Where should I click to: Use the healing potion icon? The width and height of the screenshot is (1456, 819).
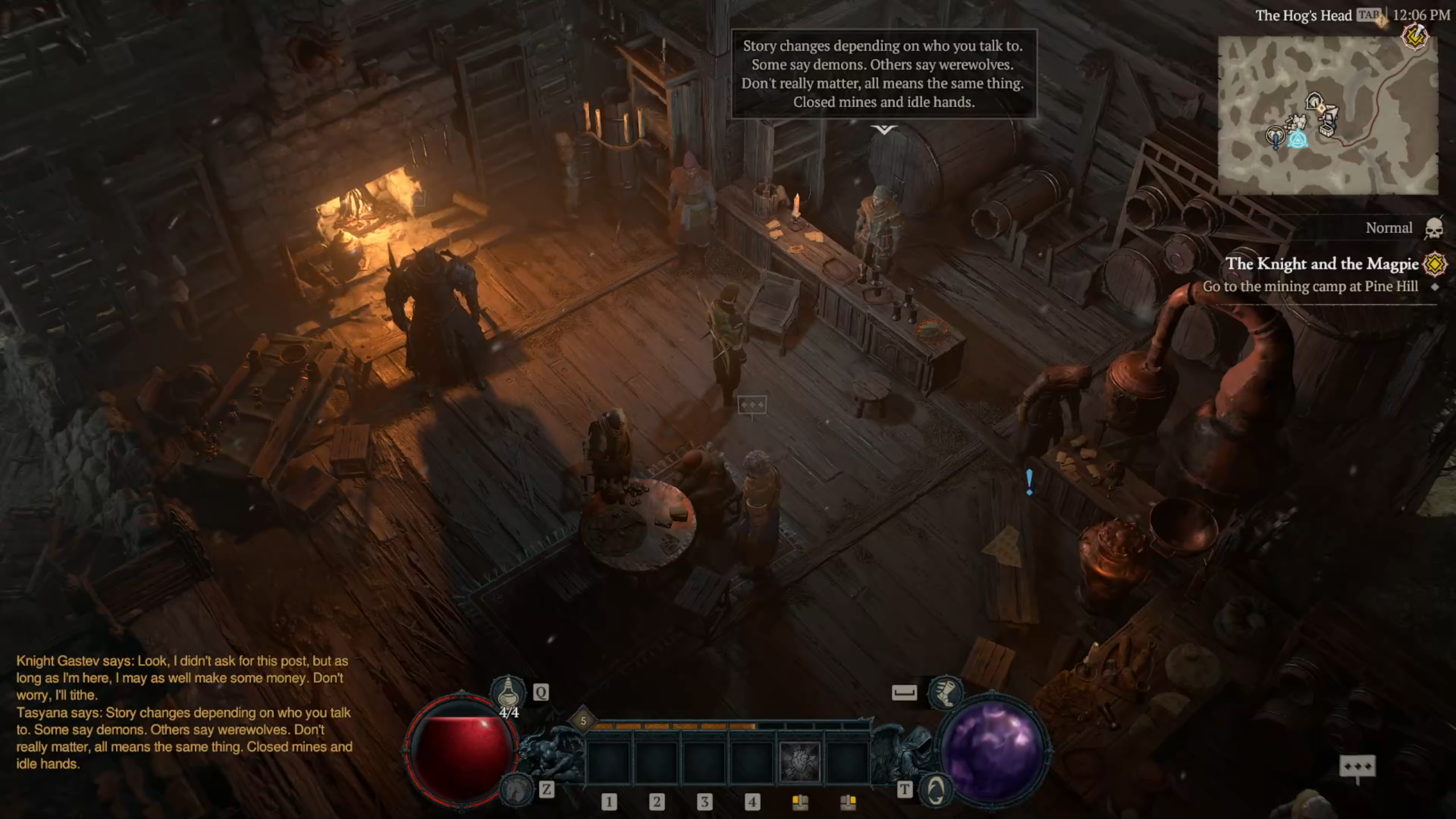pyautogui.click(x=508, y=693)
